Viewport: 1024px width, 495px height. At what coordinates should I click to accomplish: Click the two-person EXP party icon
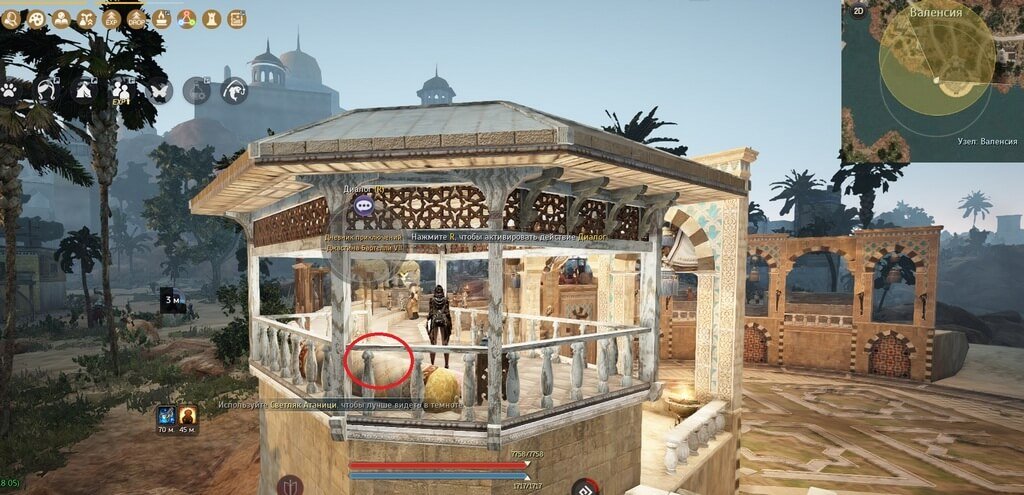[x=122, y=90]
